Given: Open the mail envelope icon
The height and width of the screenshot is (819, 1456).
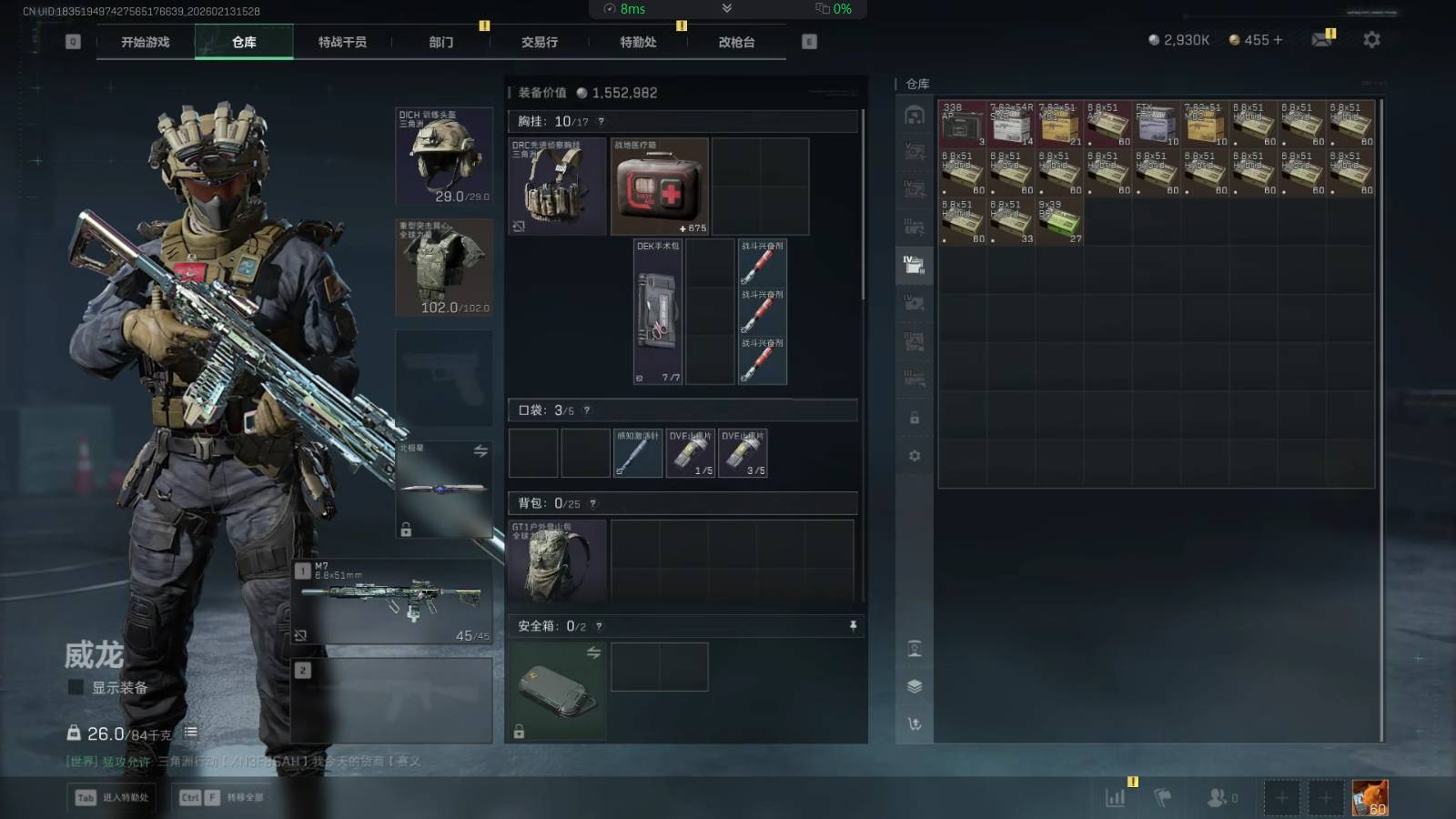Looking at the screenshot, I should click(1321, 40).
